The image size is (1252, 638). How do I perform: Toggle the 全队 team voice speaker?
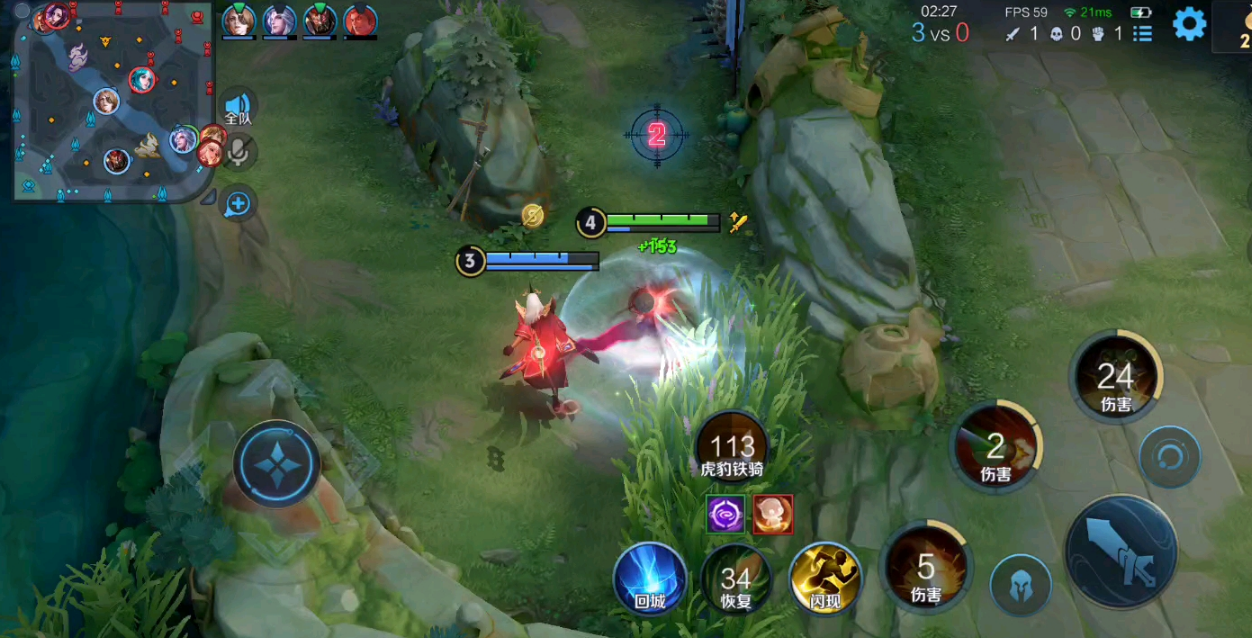pos(237,107)
